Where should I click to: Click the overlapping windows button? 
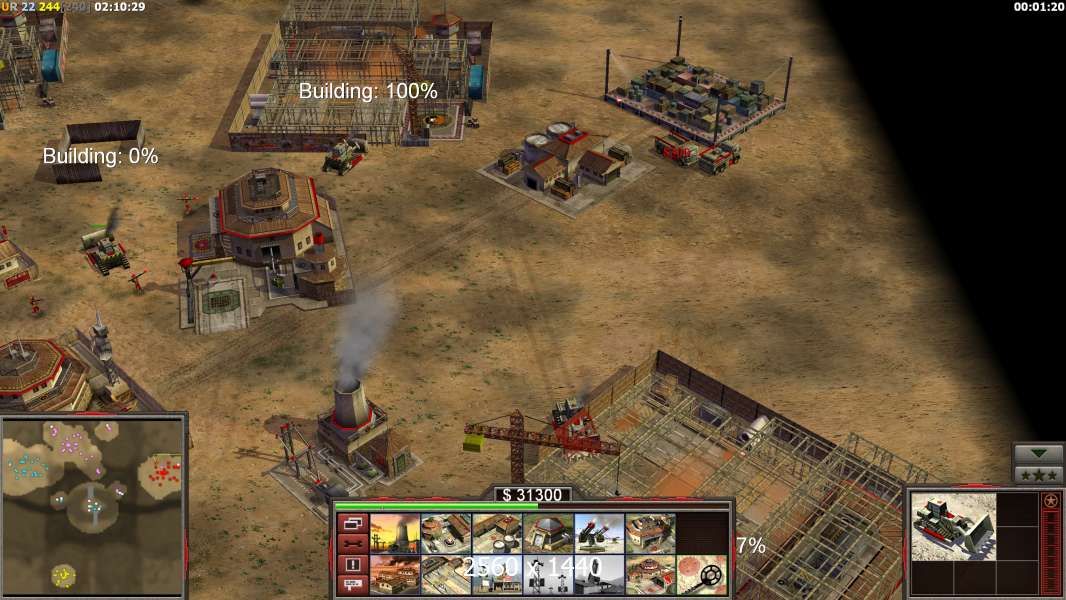click(351, 523)
